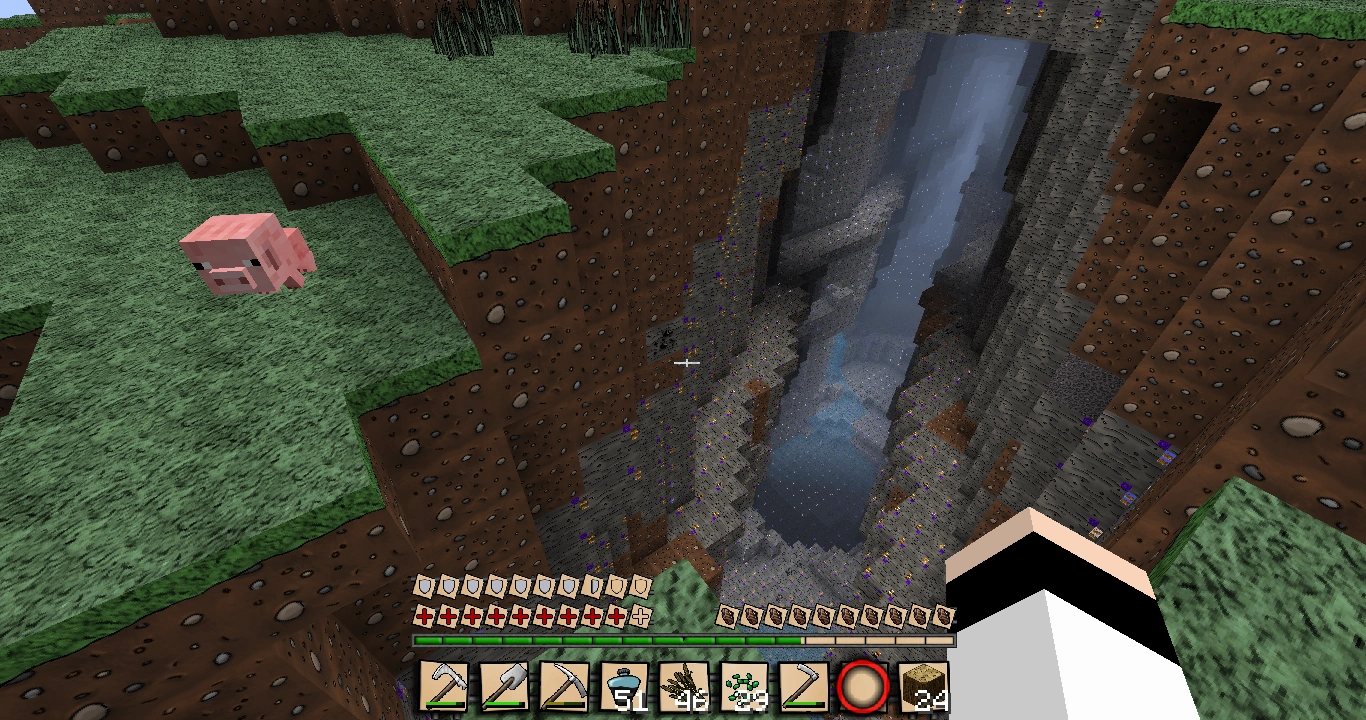Select the hay block stack slot
This screenshot has height=720, width=1366.
pyautogui.click(x=923, y=687)
